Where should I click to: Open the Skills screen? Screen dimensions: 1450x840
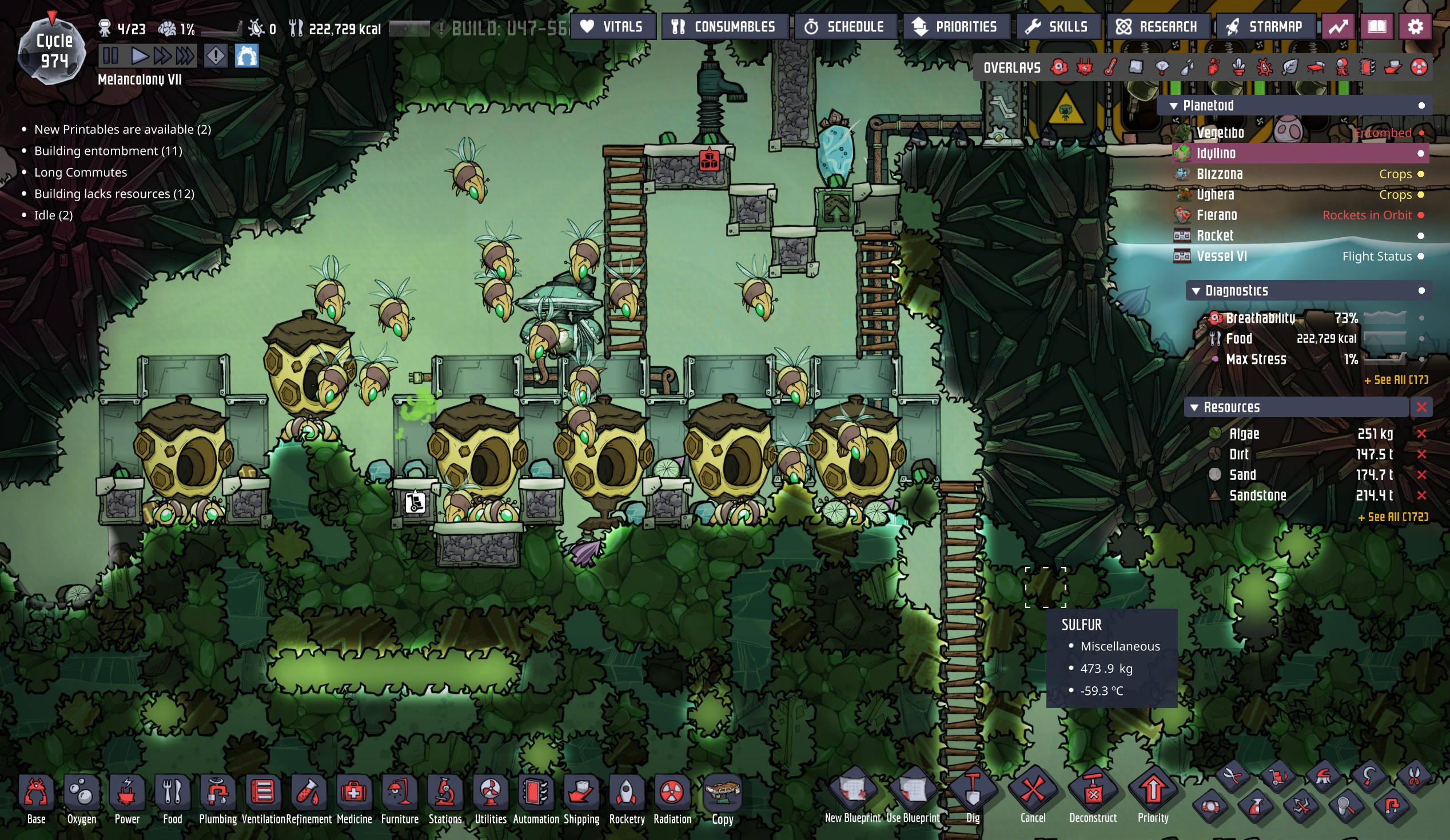tap(1058, 27)
